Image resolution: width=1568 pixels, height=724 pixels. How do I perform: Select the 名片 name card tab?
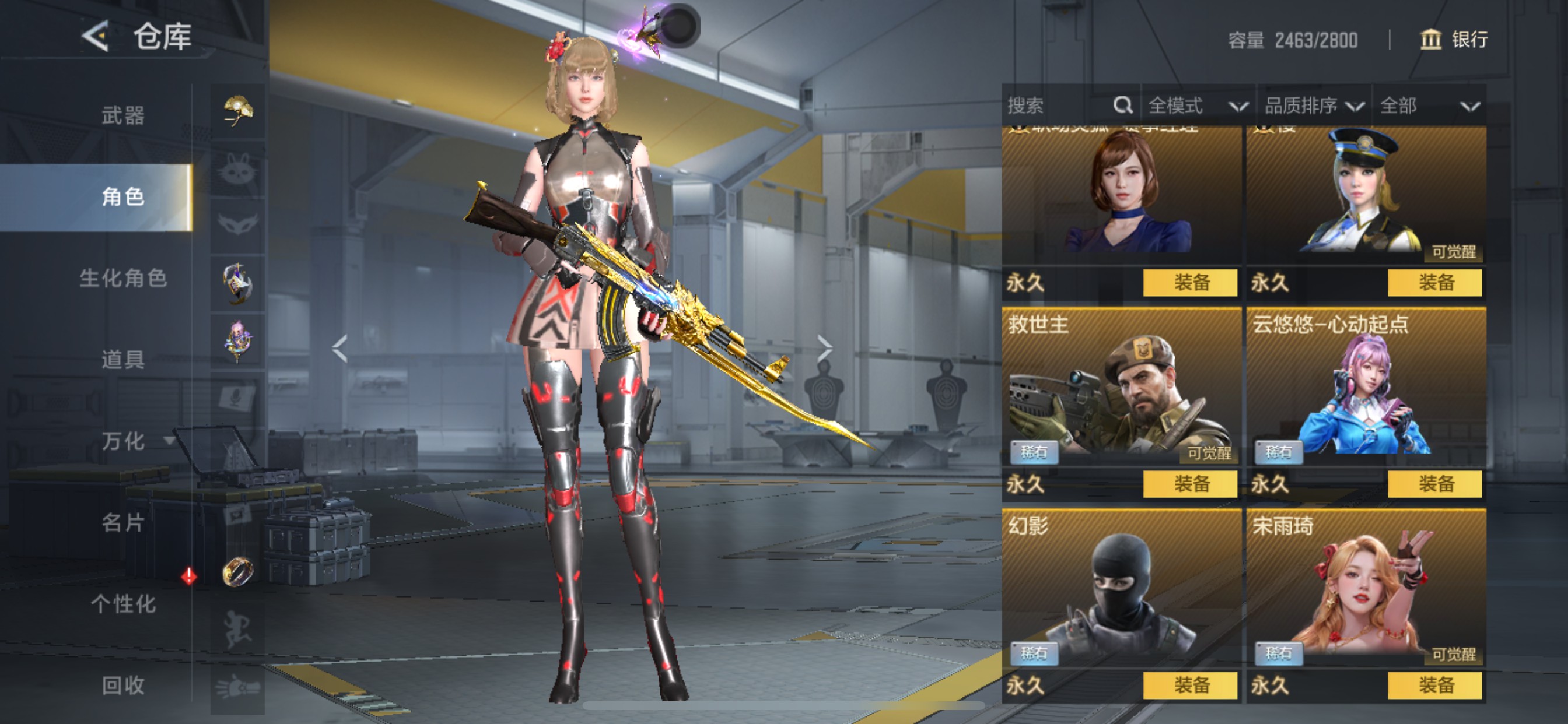(123, 523)
